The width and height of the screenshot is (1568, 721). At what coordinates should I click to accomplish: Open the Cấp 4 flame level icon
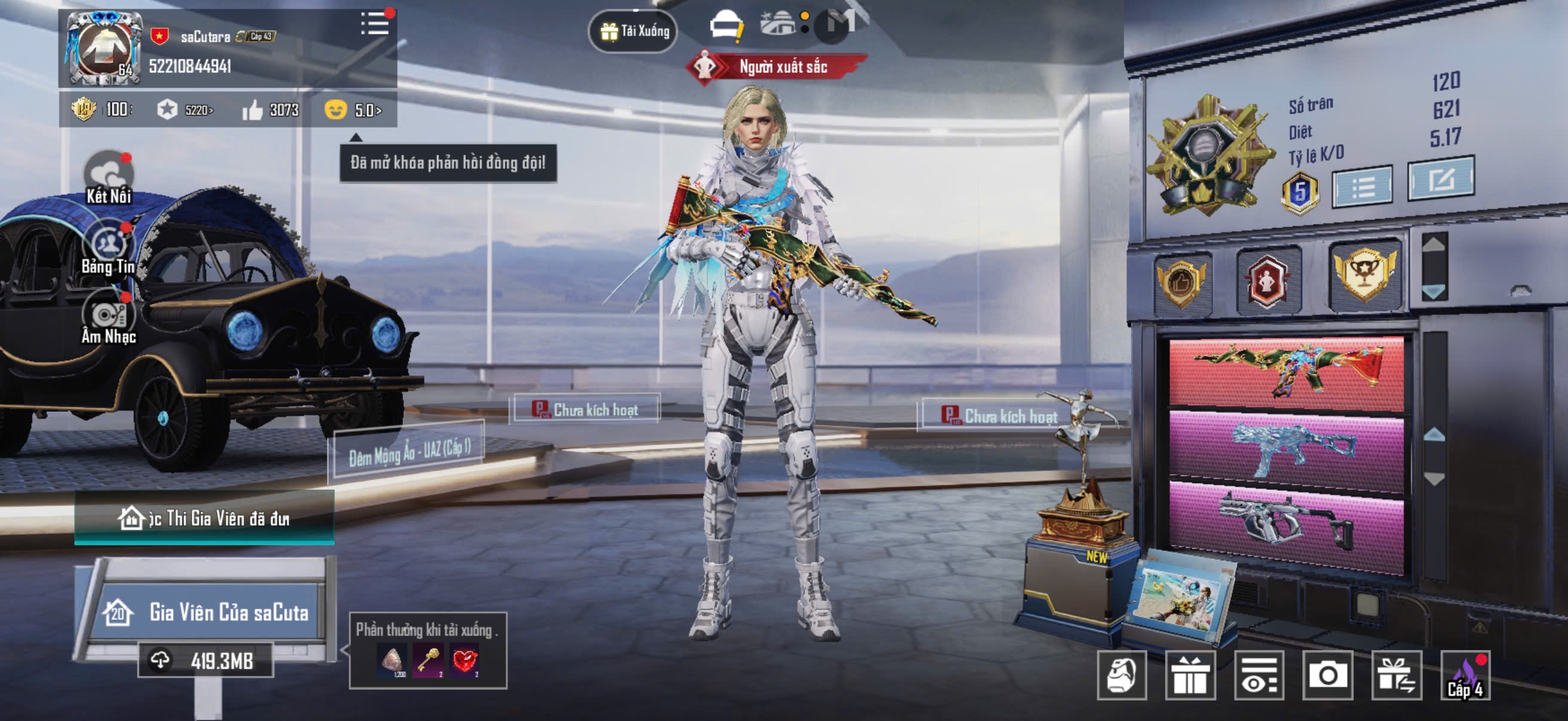point(1465,675)
